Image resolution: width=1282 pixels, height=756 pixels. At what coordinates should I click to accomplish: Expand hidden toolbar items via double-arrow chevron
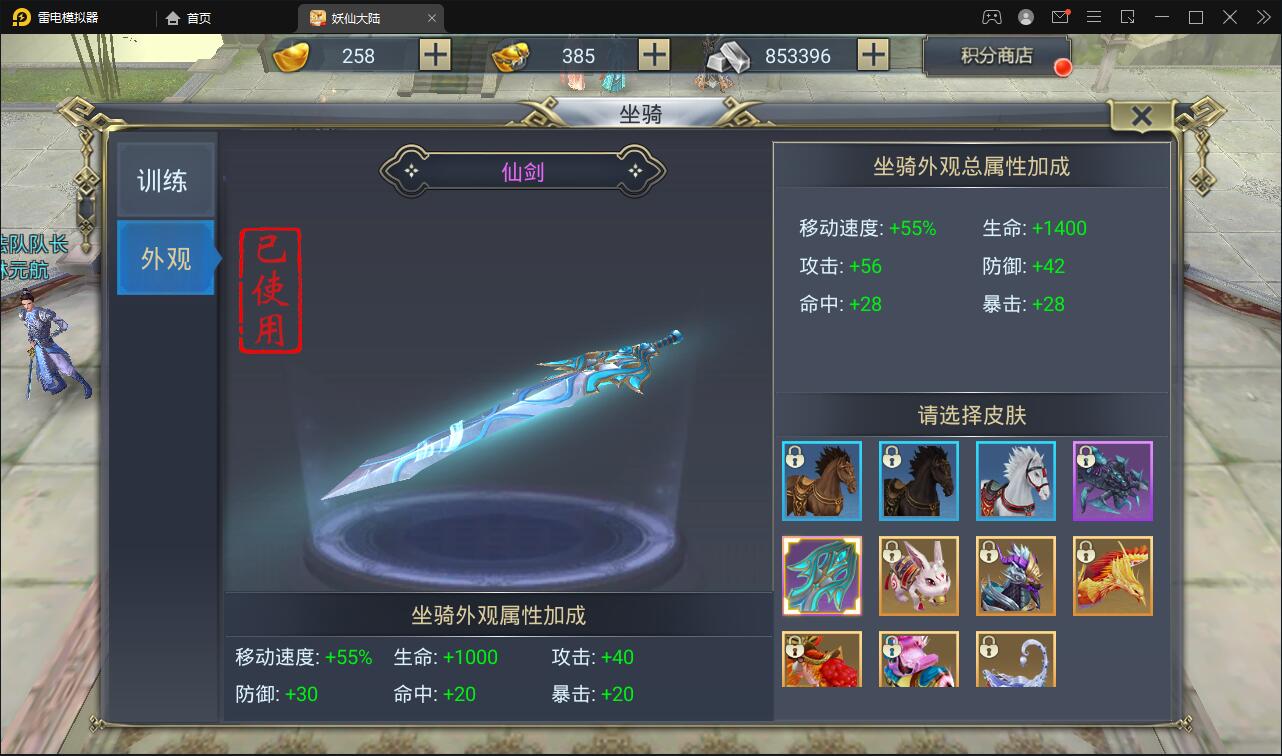pyautogui.click(x=1264, y=17)
